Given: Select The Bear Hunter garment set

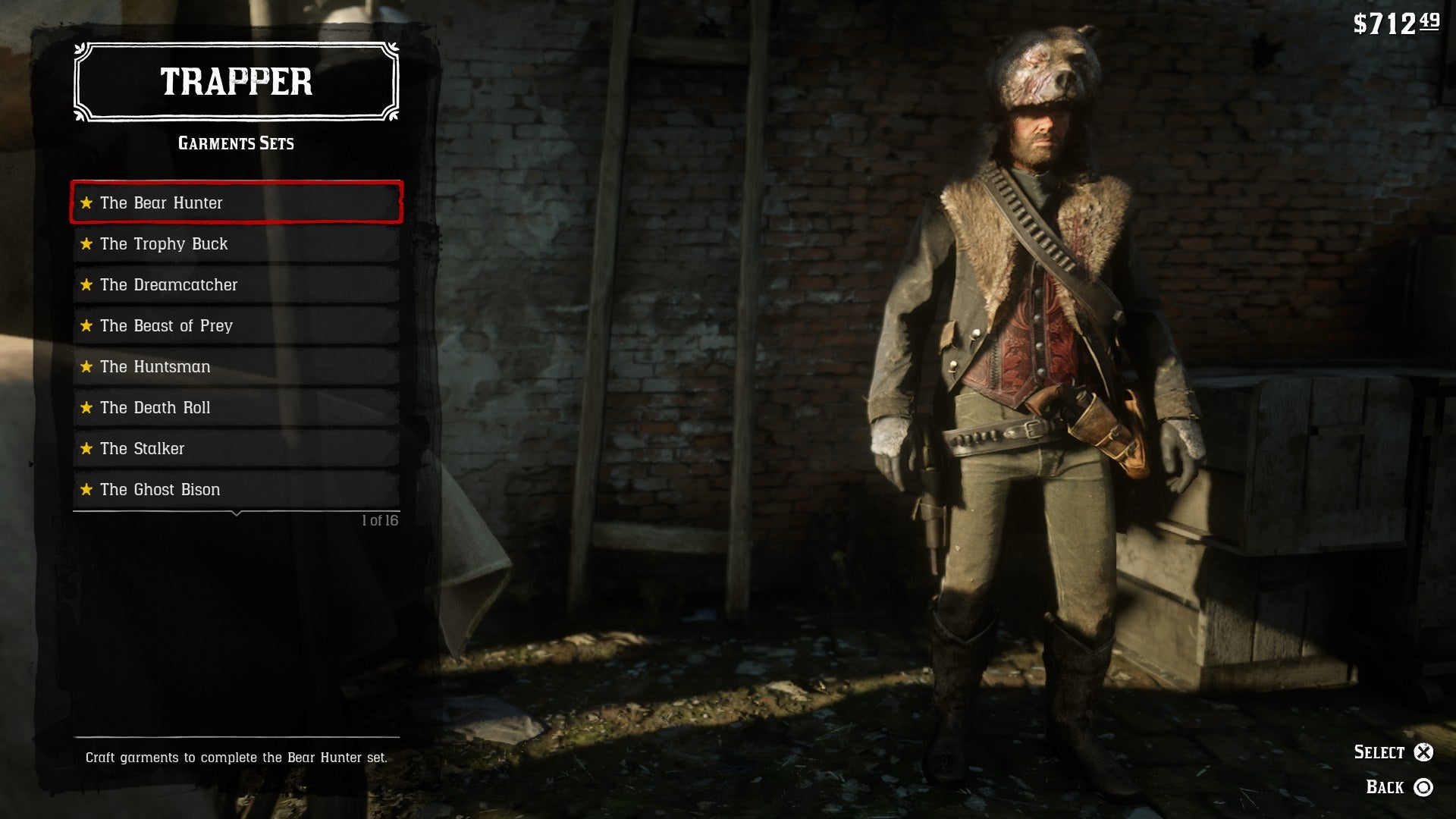Looking at the screenshot, I should click(x=236, y=202).
